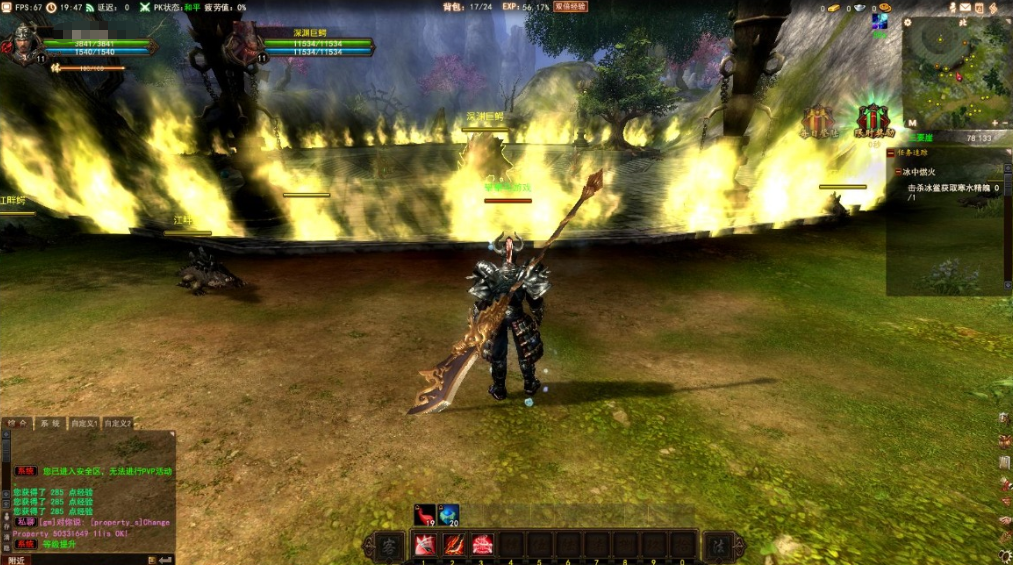Screen dimensions: 1013x565
Task: Select the player character portrait
Action: coord(22,43)
